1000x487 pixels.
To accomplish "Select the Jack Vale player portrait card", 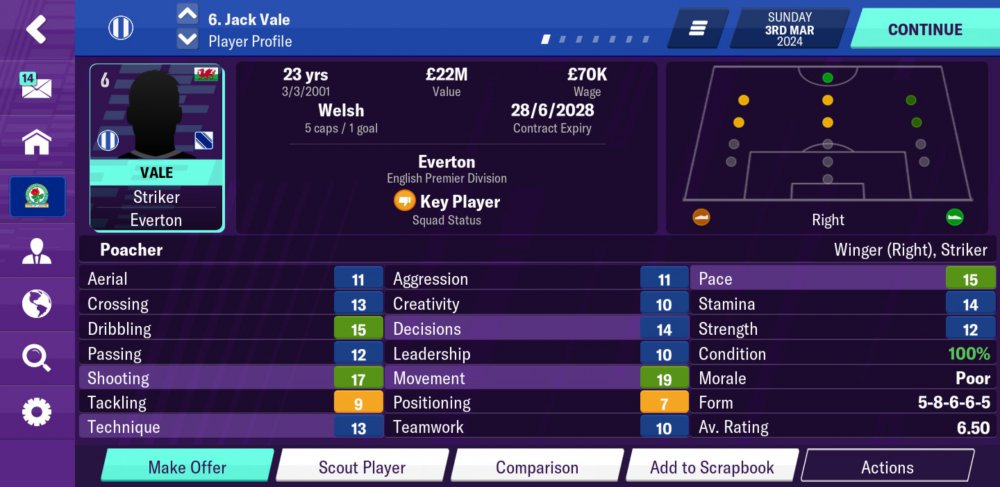I will [156, 148].
